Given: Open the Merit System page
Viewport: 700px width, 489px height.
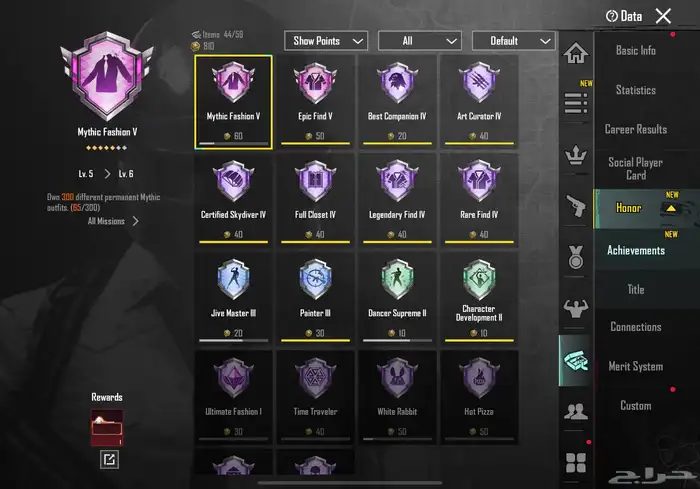Looking at the screenshot, I should [x=635, y=366].
